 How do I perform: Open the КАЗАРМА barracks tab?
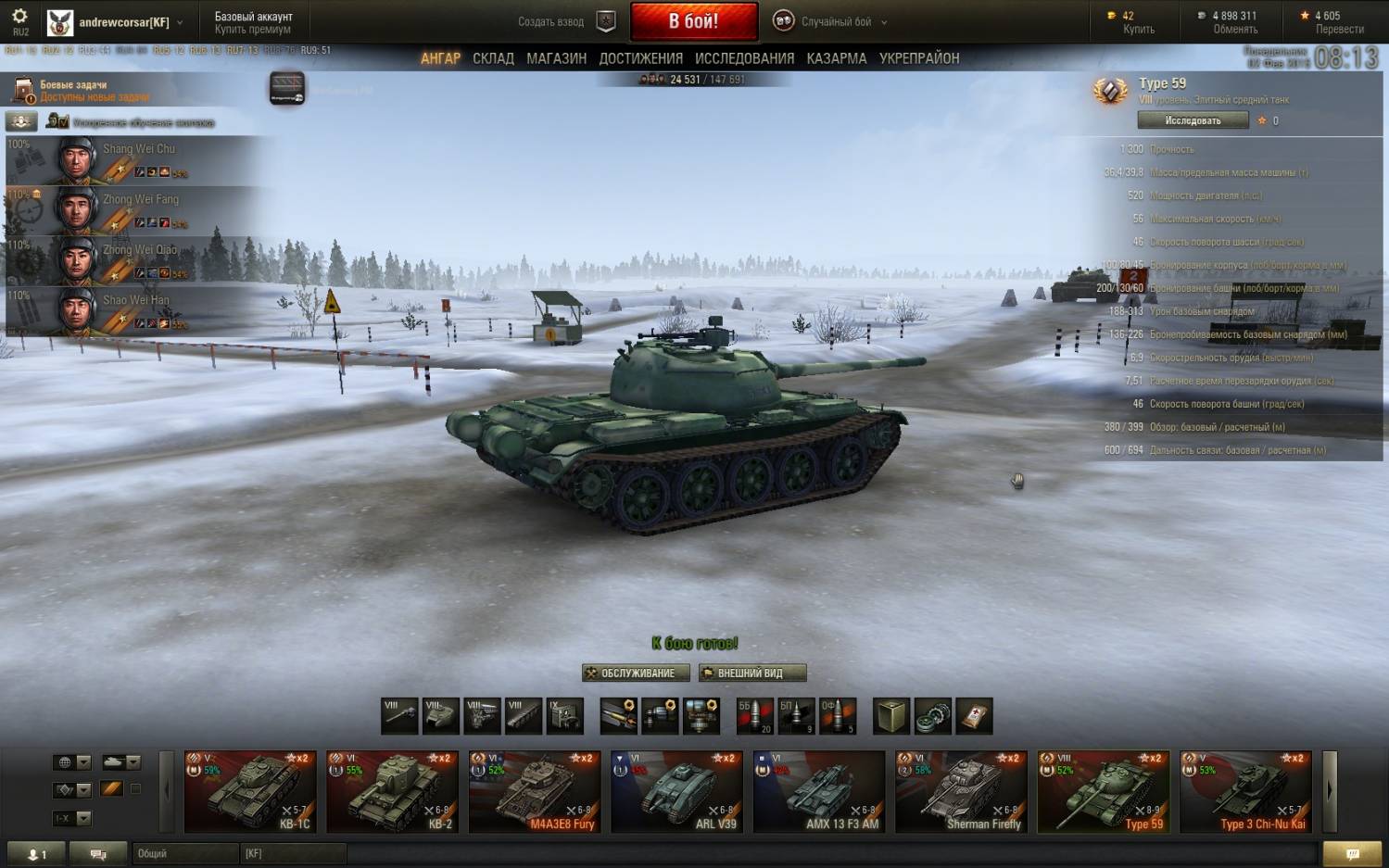coord(836,58)
